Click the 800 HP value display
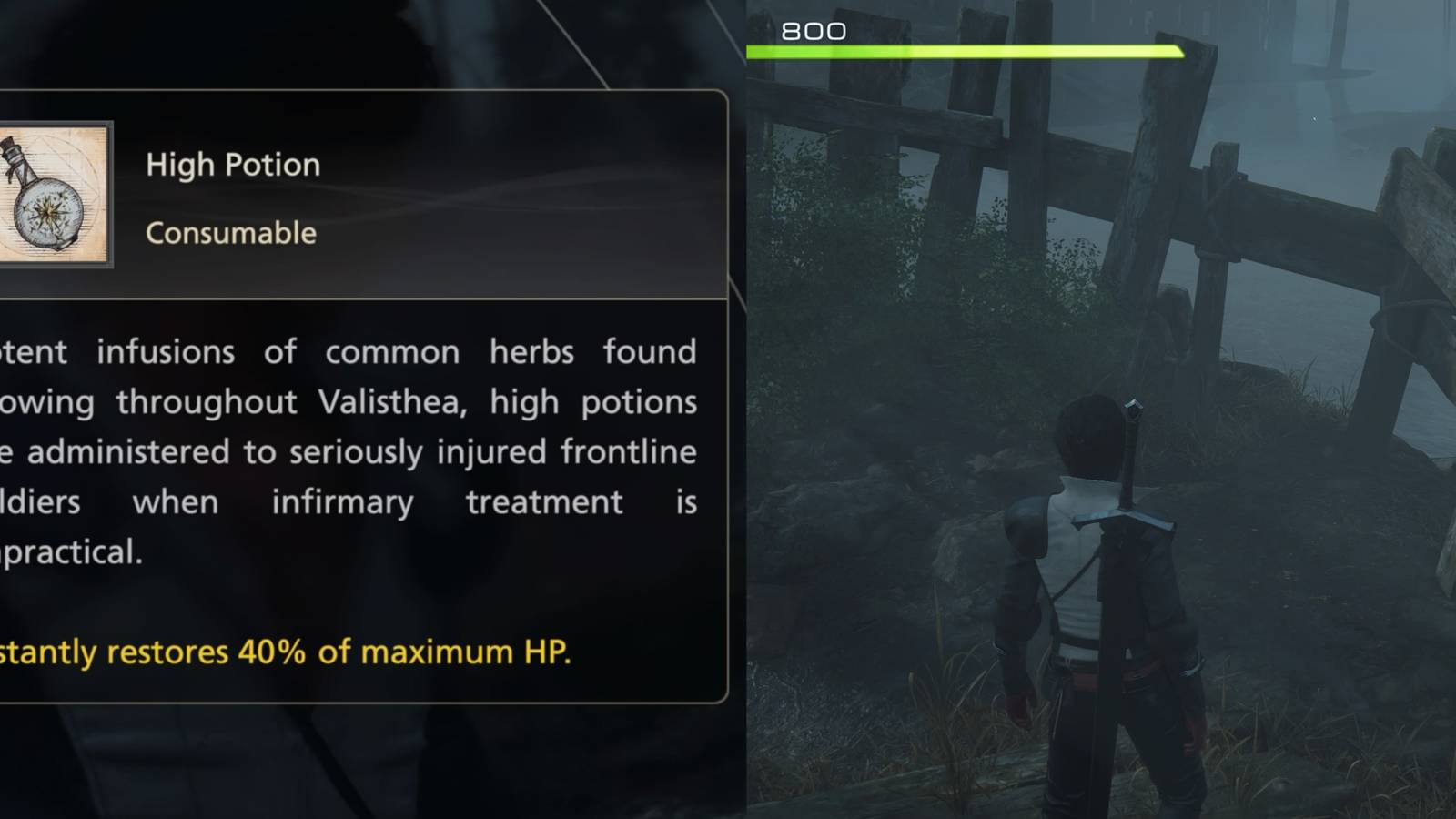This screenshot has width=1456, height=819. pyautogui.click(x=813, y=30)
